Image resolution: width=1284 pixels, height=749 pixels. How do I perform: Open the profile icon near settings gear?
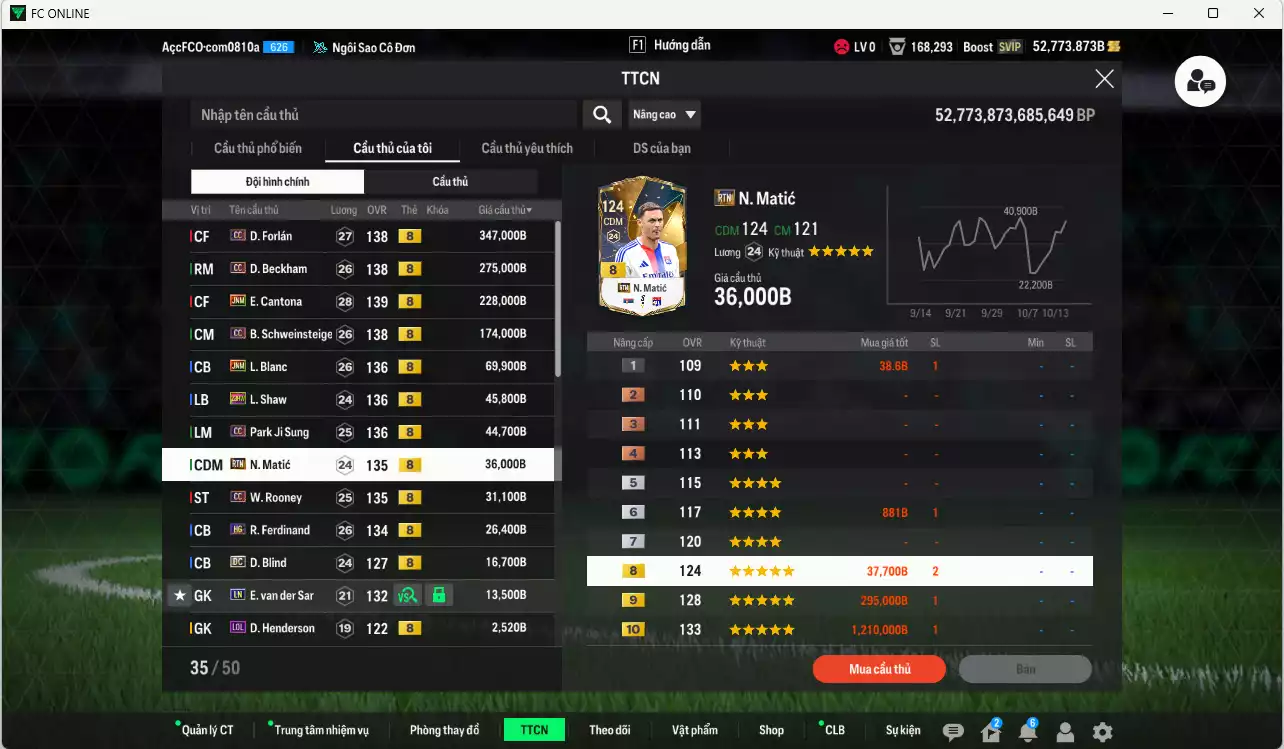pos(1065,732)
